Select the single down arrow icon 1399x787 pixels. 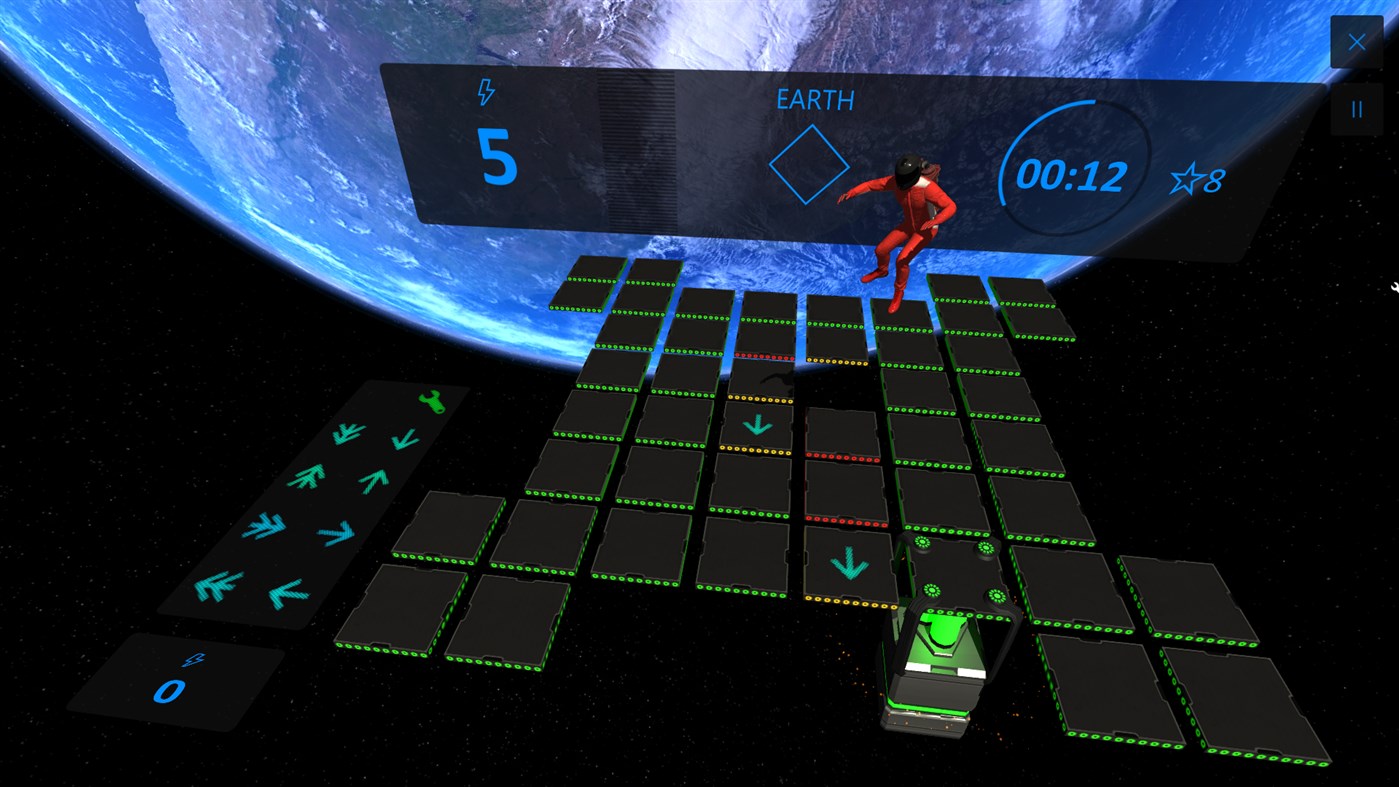coord(403,438)
